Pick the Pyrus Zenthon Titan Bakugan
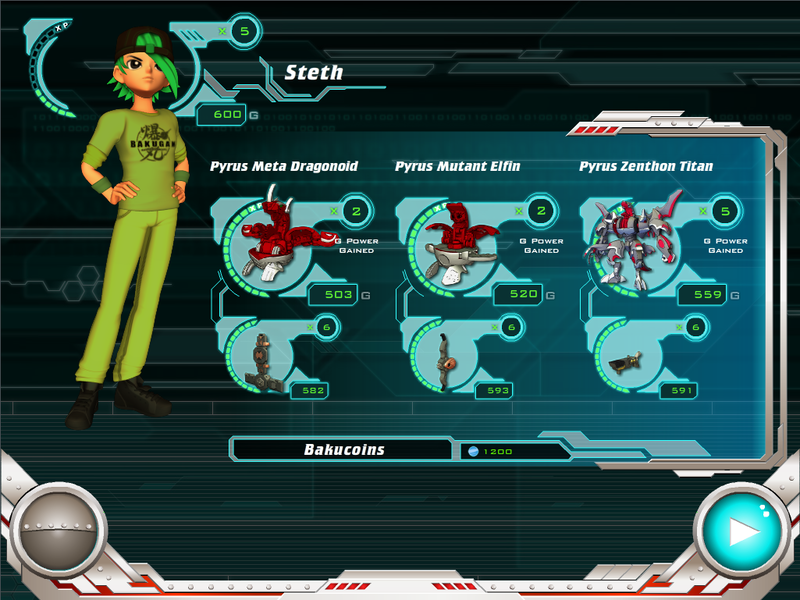The image size is (800, 600). 634,240
